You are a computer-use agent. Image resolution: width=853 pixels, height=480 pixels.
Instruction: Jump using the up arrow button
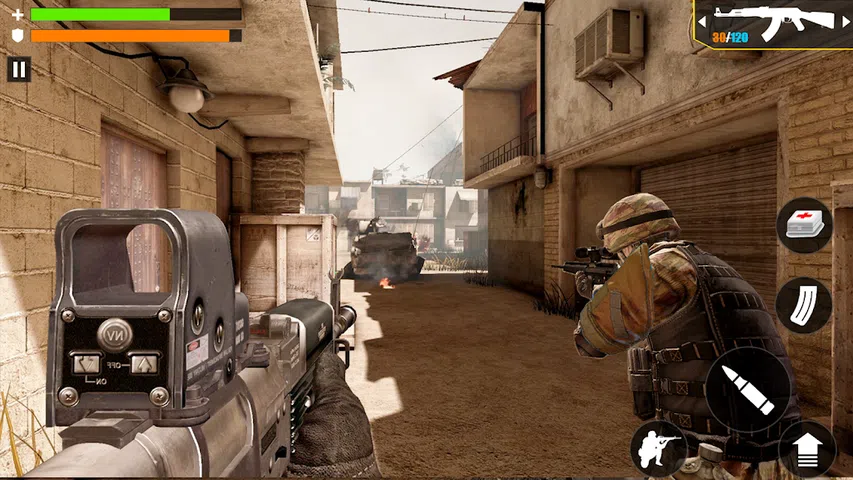coord(807,449)
